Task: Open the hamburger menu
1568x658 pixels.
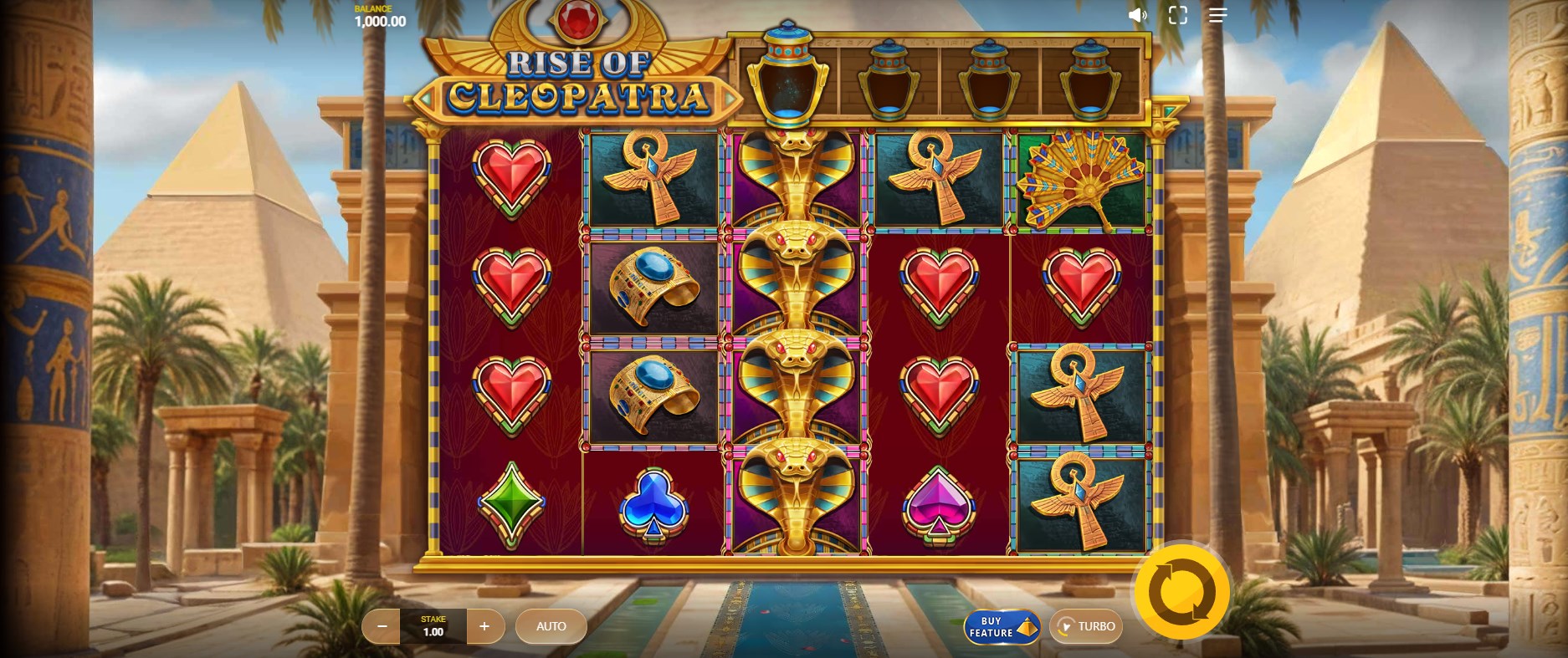Action: pos(1217,15)
